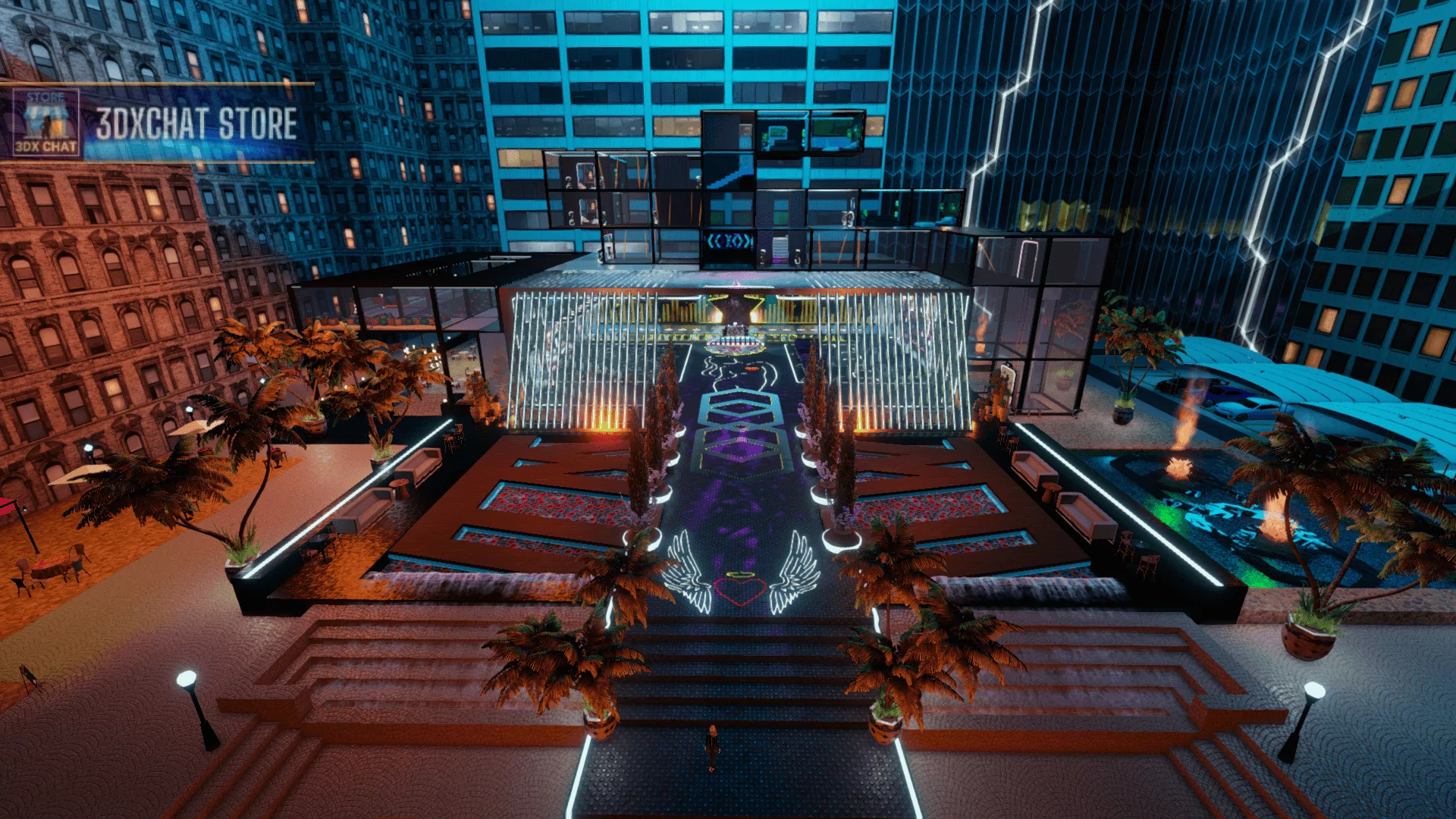Click the 3DX Chat store icon
This screenshot has width=1456, height=819.
click(x=45, y=123)
